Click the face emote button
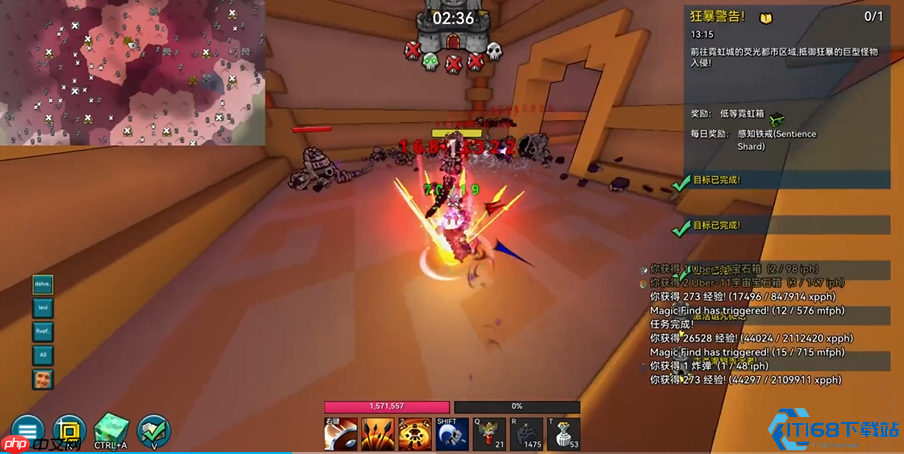904x454 pixels. [43, 379]
